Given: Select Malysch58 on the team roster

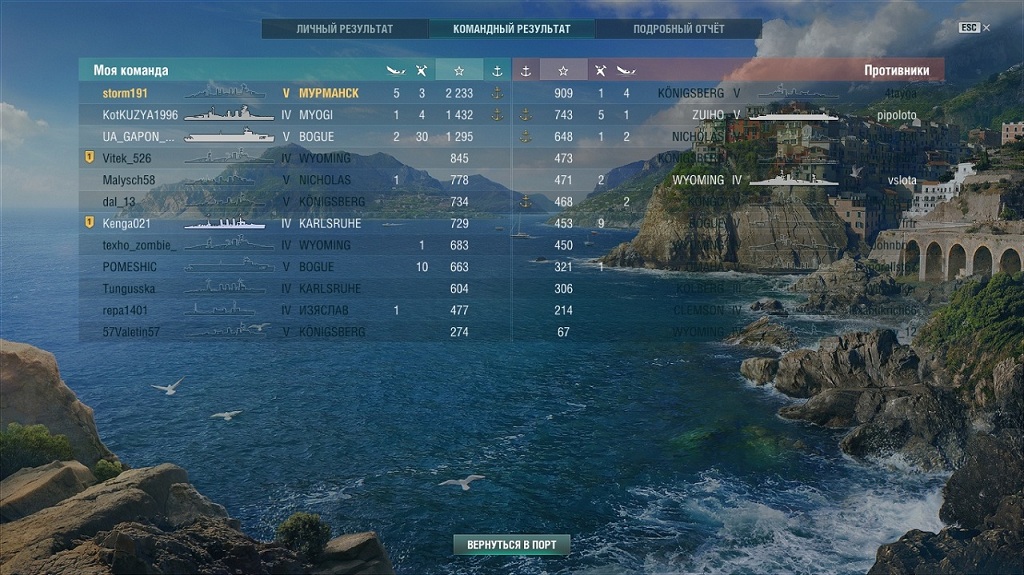Looking at the screenshot, I should pos(129,180).
